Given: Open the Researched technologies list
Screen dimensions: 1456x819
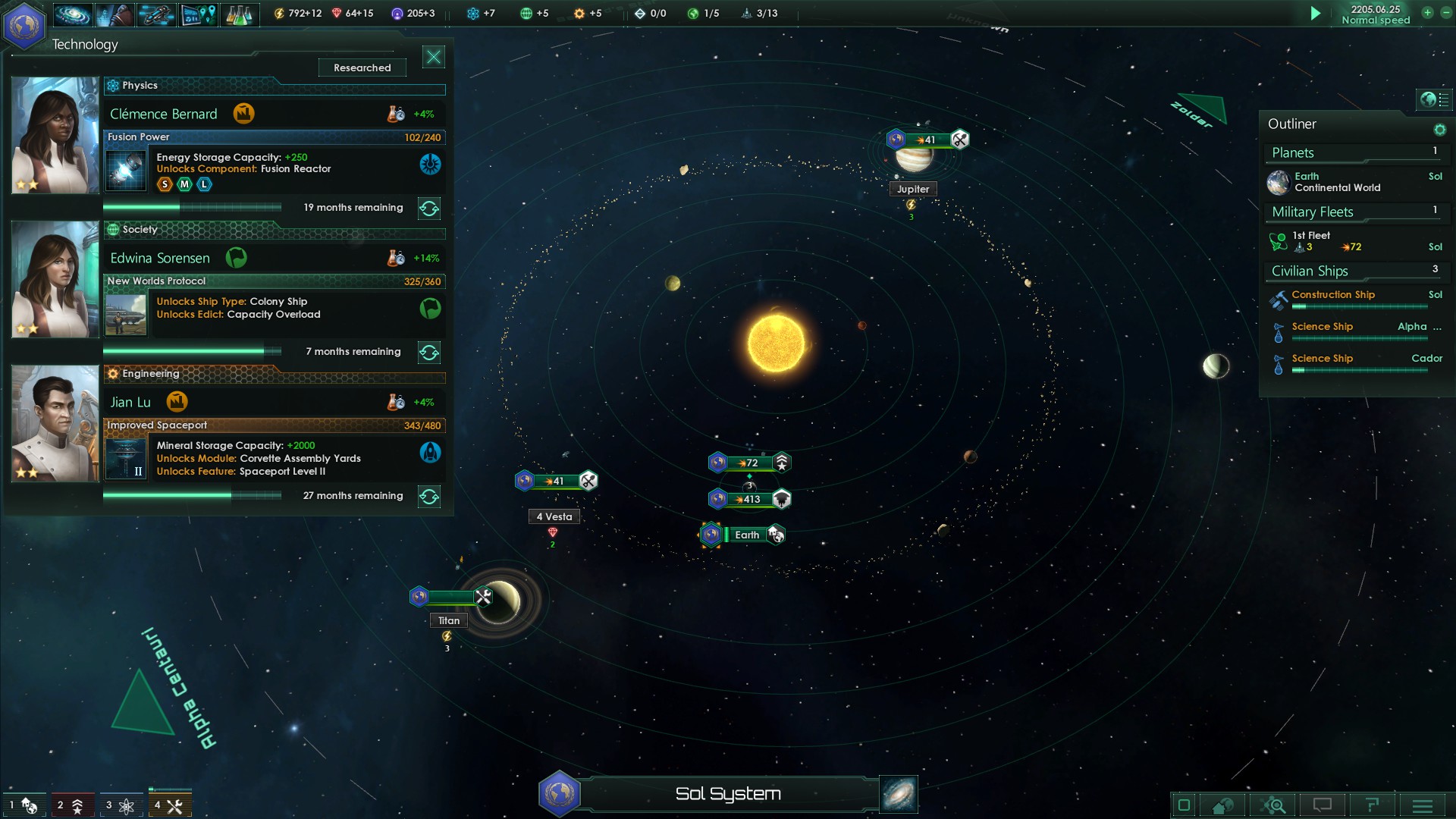Looking at the screenshot, I should 362,67.
